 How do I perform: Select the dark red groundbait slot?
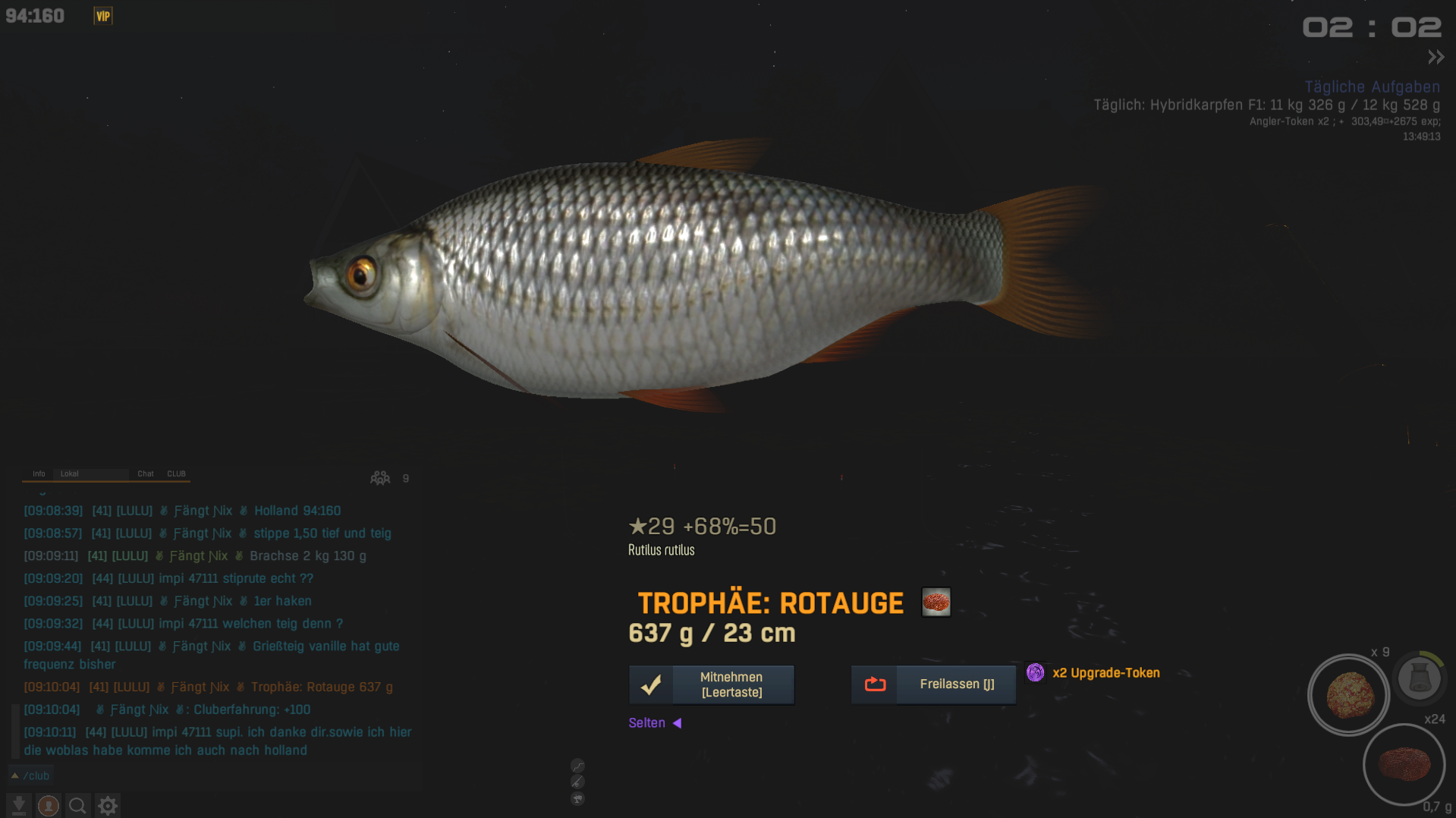1404,764
